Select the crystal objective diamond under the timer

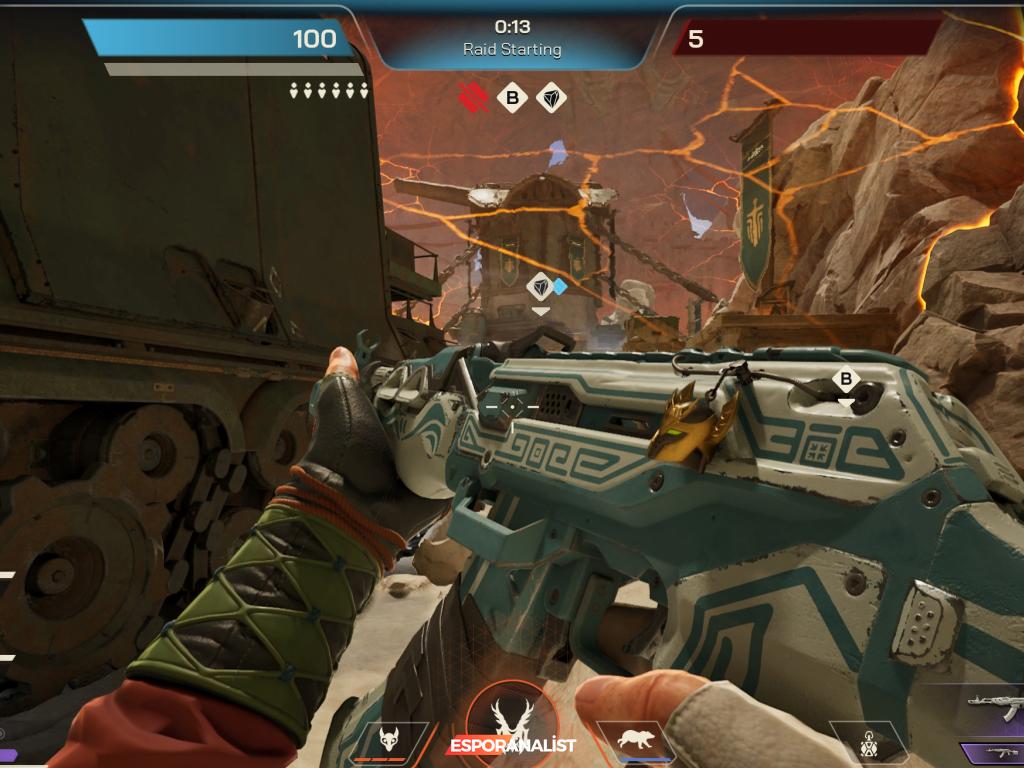tap(551, 98)
